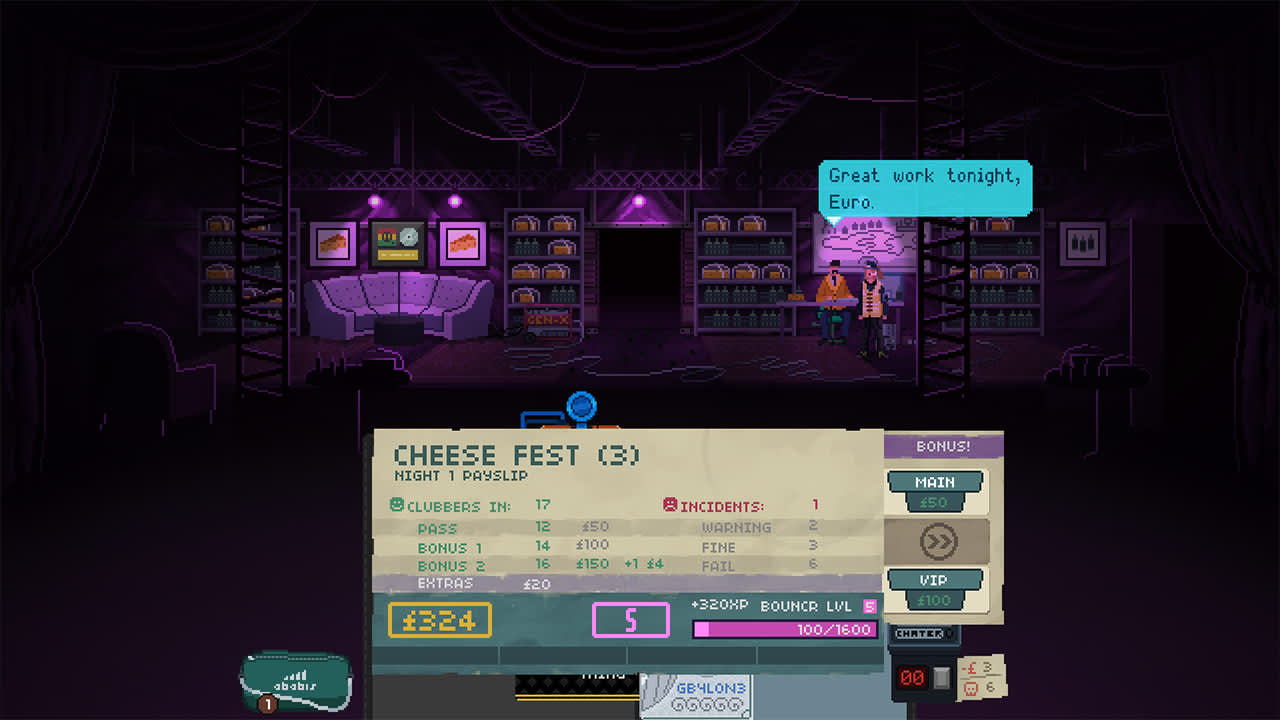The image size is (1280, 720).
Task: Advance the 'Great work tonight' speech bubble
Action: [x=925, y=188]
